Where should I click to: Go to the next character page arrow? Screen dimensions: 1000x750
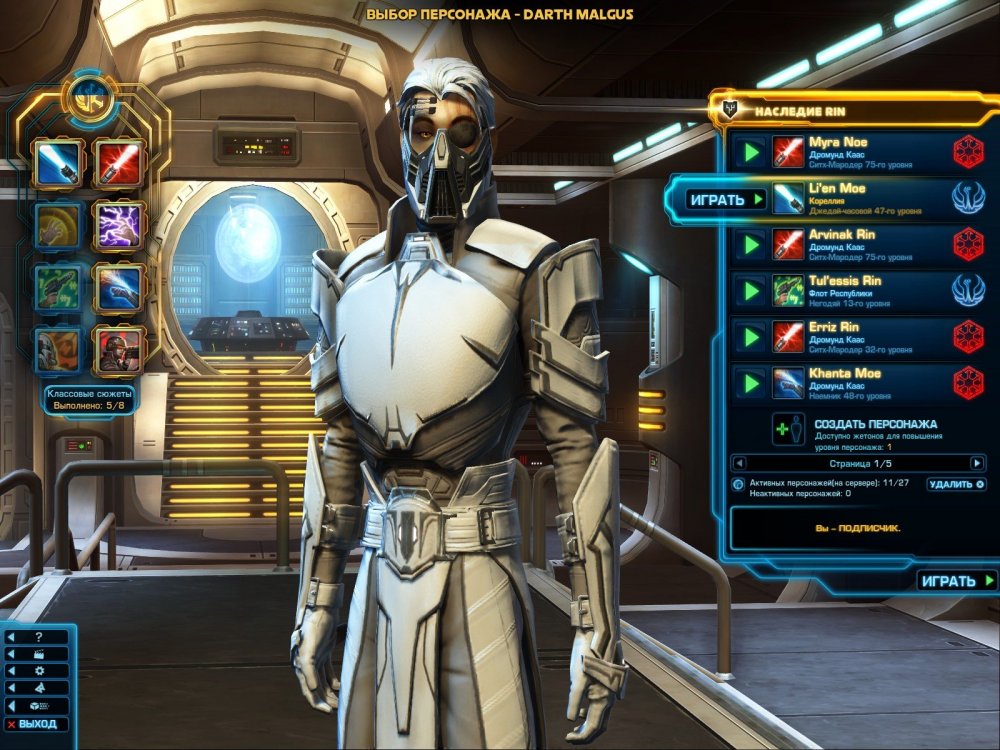click(977, 463)
